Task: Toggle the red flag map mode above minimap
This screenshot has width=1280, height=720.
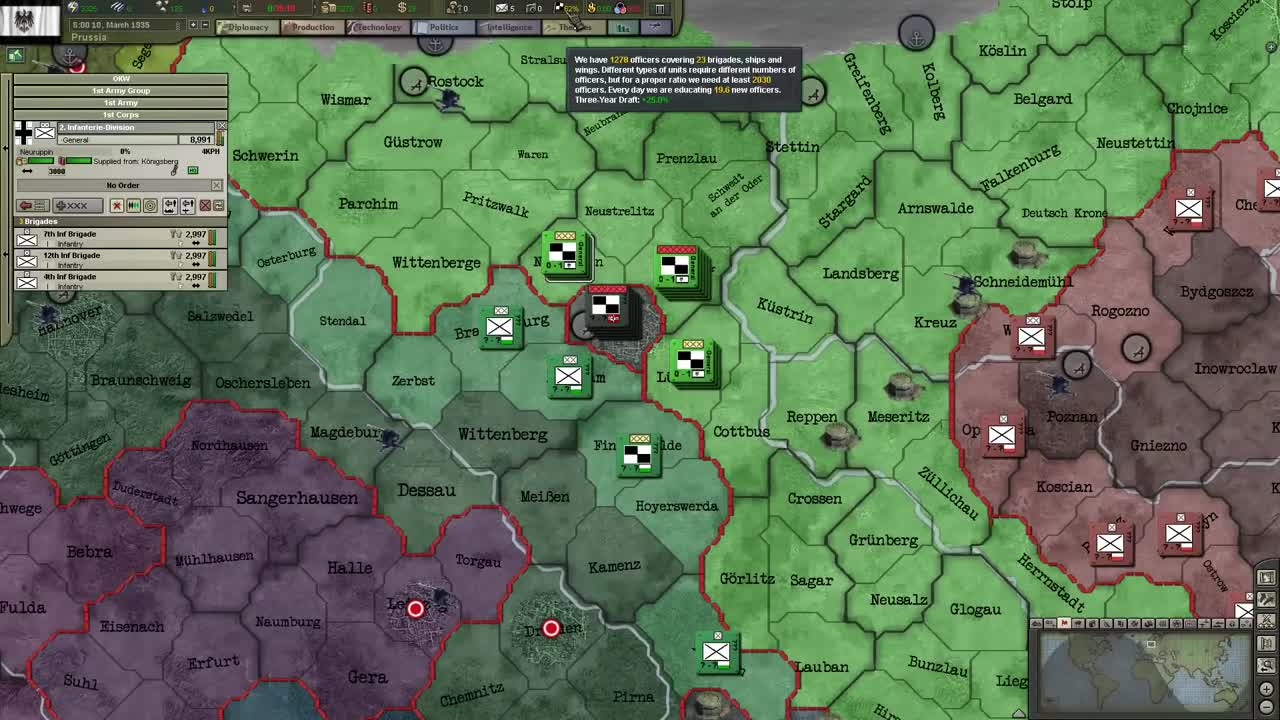Action: point(1064,623)
